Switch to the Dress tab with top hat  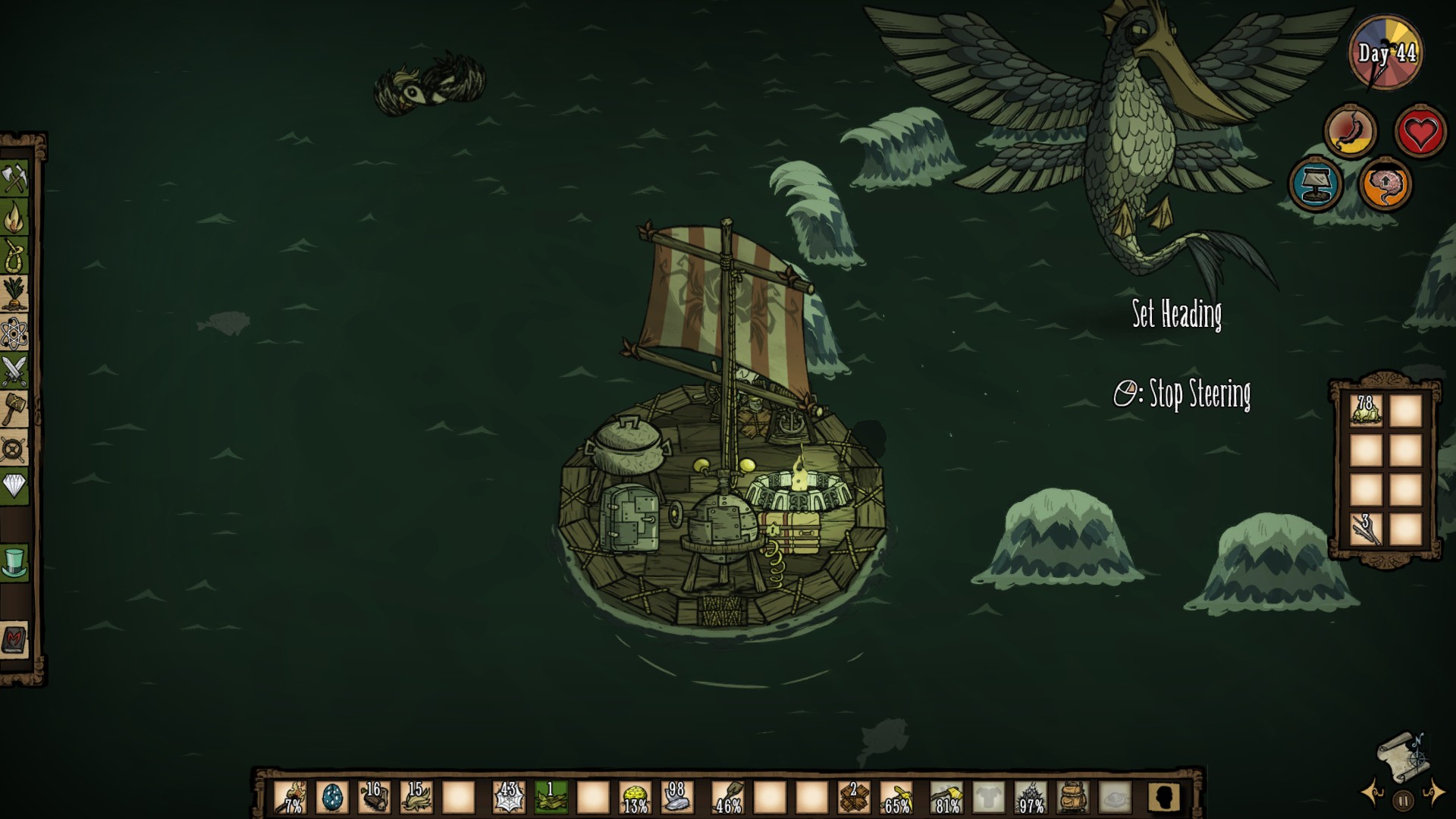pyautogui.click(x=14, y=563)
